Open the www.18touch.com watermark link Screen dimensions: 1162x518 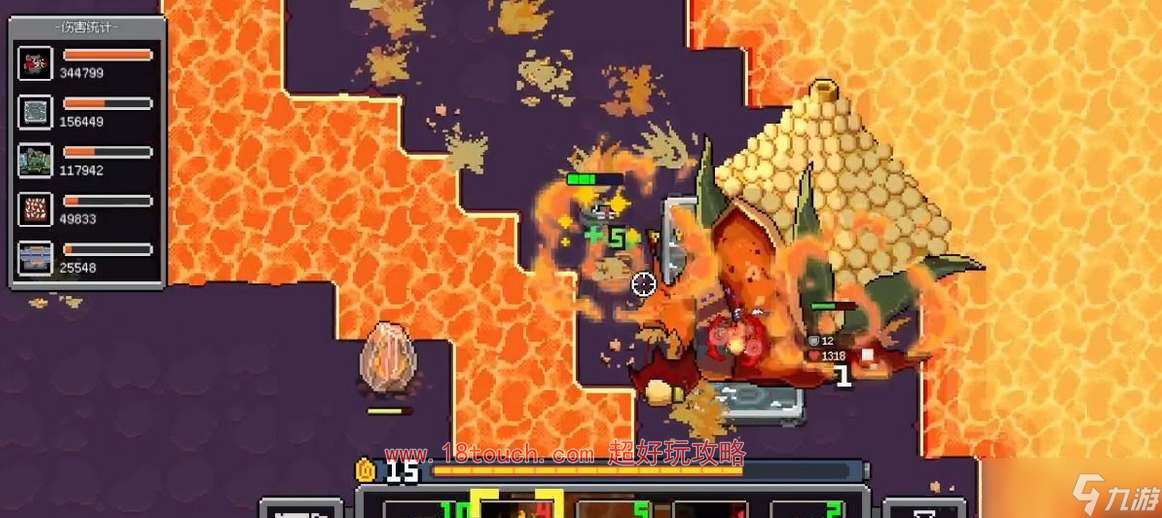(490, 454)
